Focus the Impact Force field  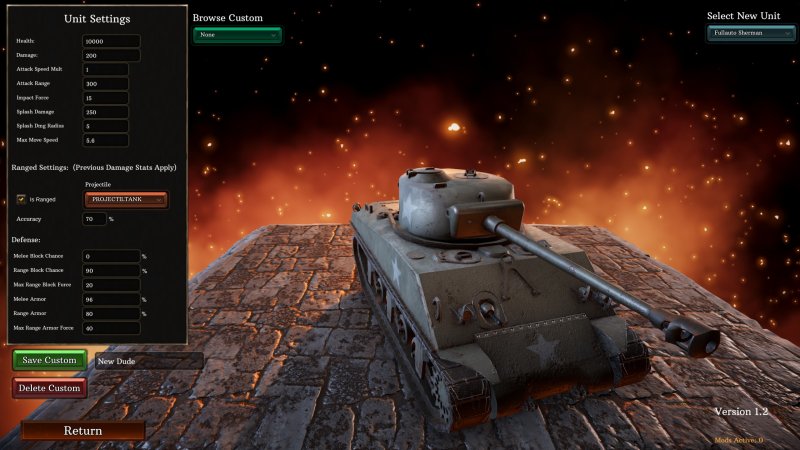[x=105, y=98]
